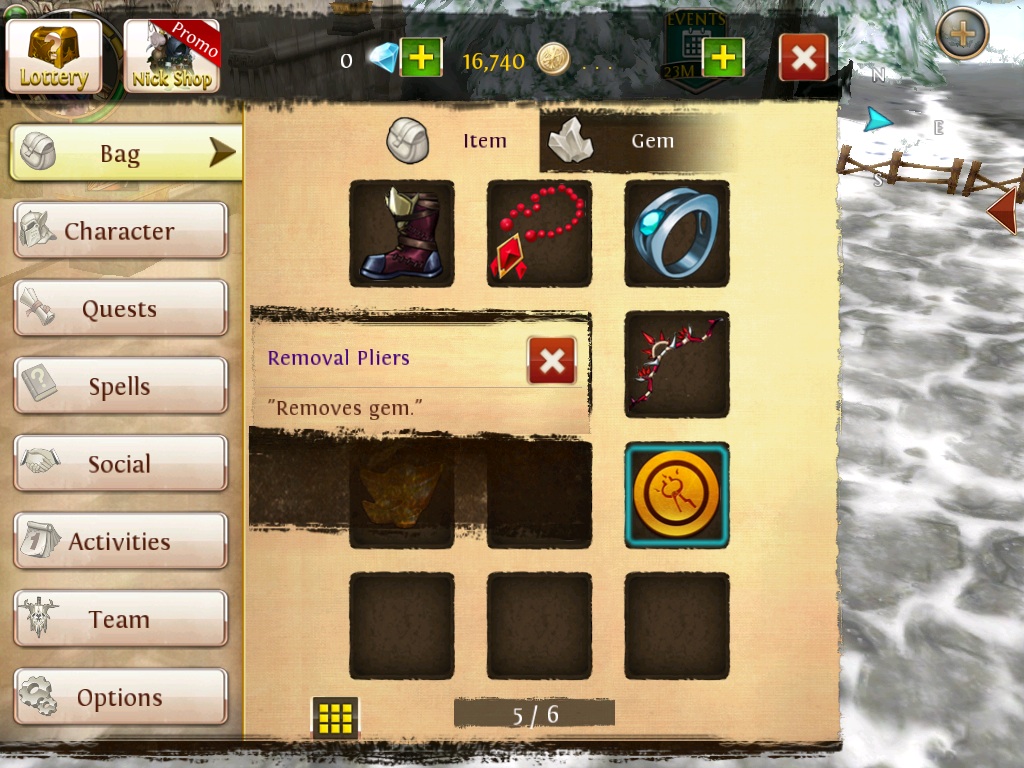Dismiss the Removal Pliers tooltip
1024x768 pixels.
[x=551, y=360]
